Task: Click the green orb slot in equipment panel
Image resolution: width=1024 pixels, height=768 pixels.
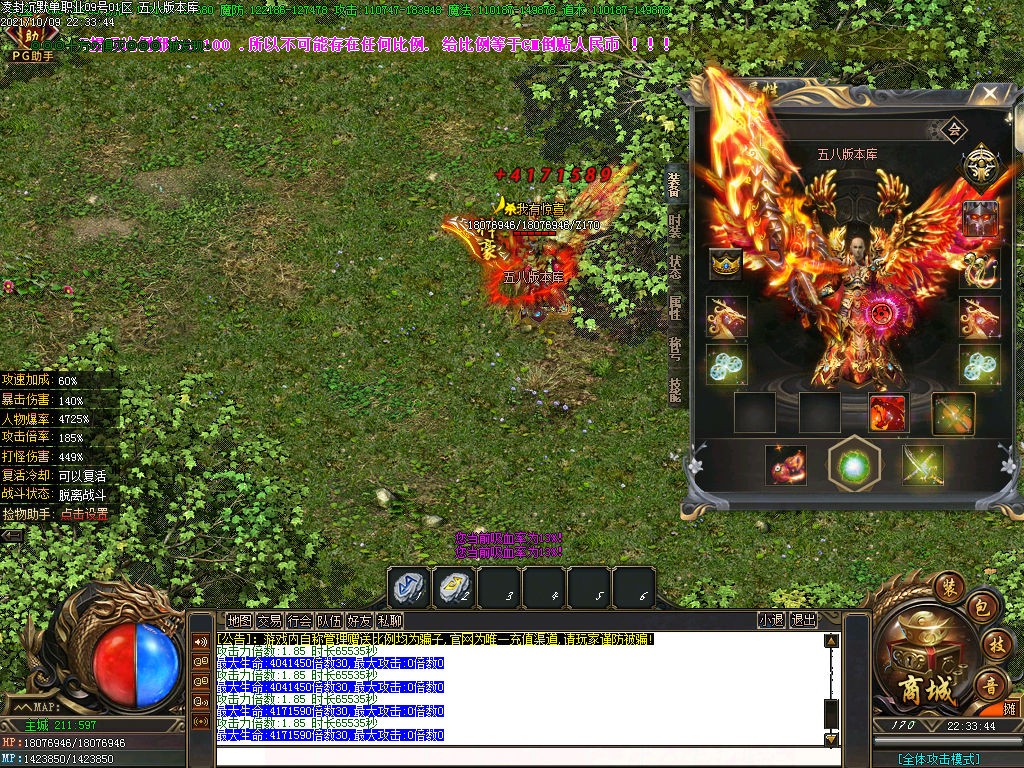Action: (853, 464)
